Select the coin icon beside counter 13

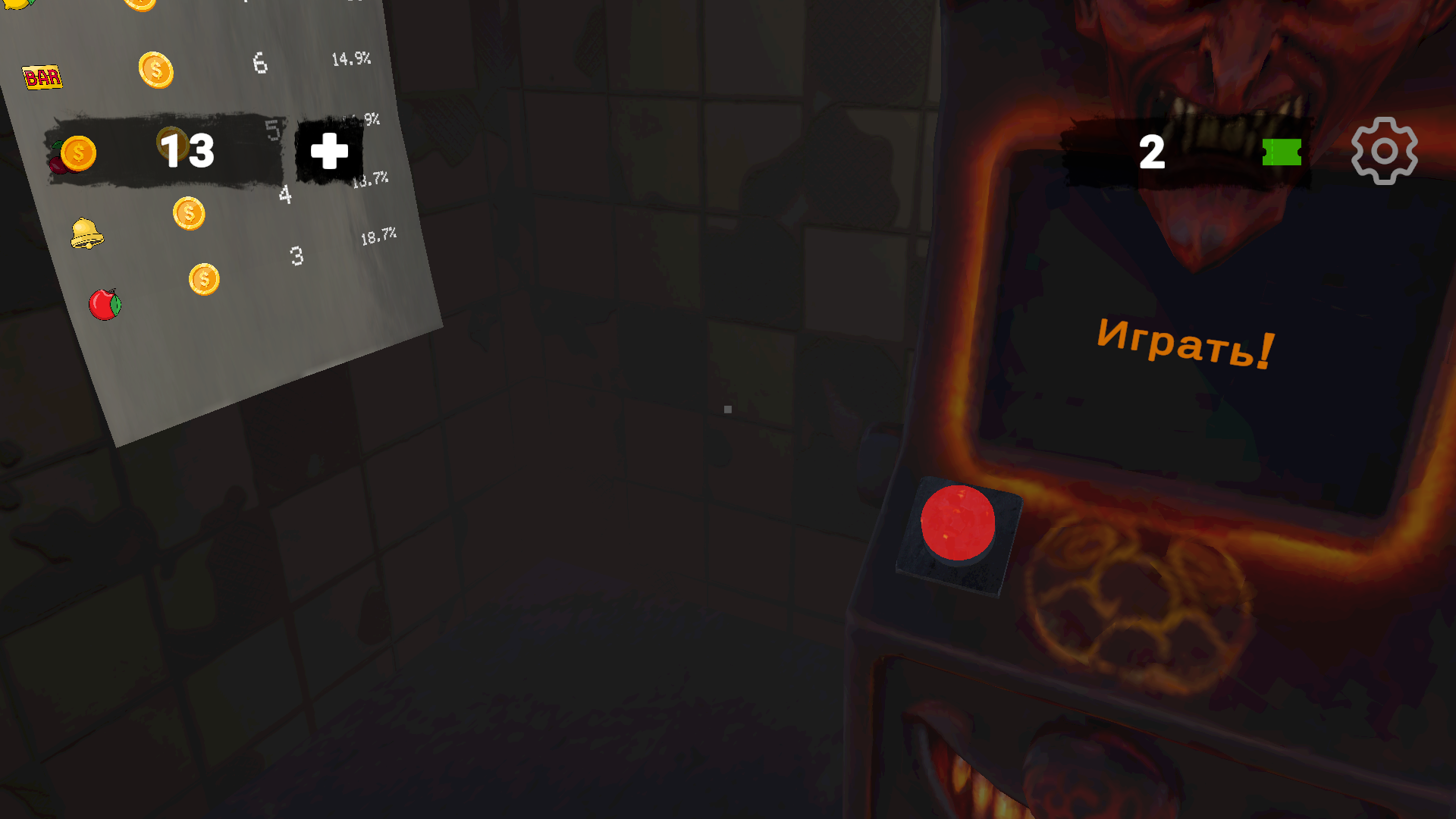(79, 152)
